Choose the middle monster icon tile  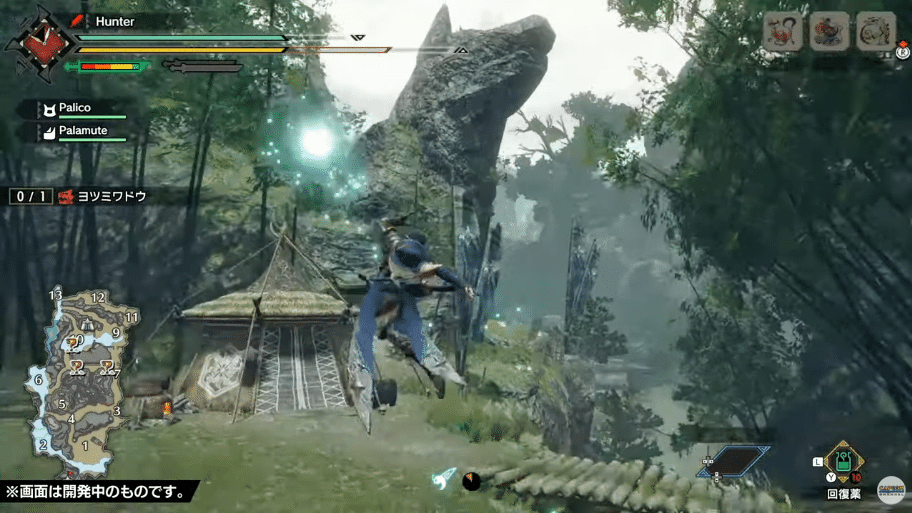[x=829, y=33]
